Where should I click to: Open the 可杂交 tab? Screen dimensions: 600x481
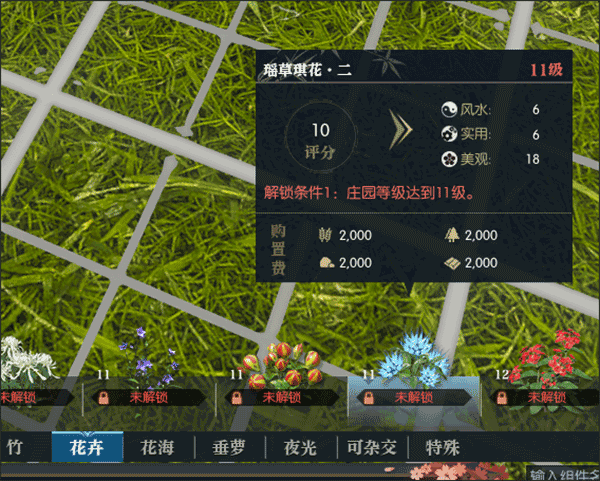(x=372, y=447)
